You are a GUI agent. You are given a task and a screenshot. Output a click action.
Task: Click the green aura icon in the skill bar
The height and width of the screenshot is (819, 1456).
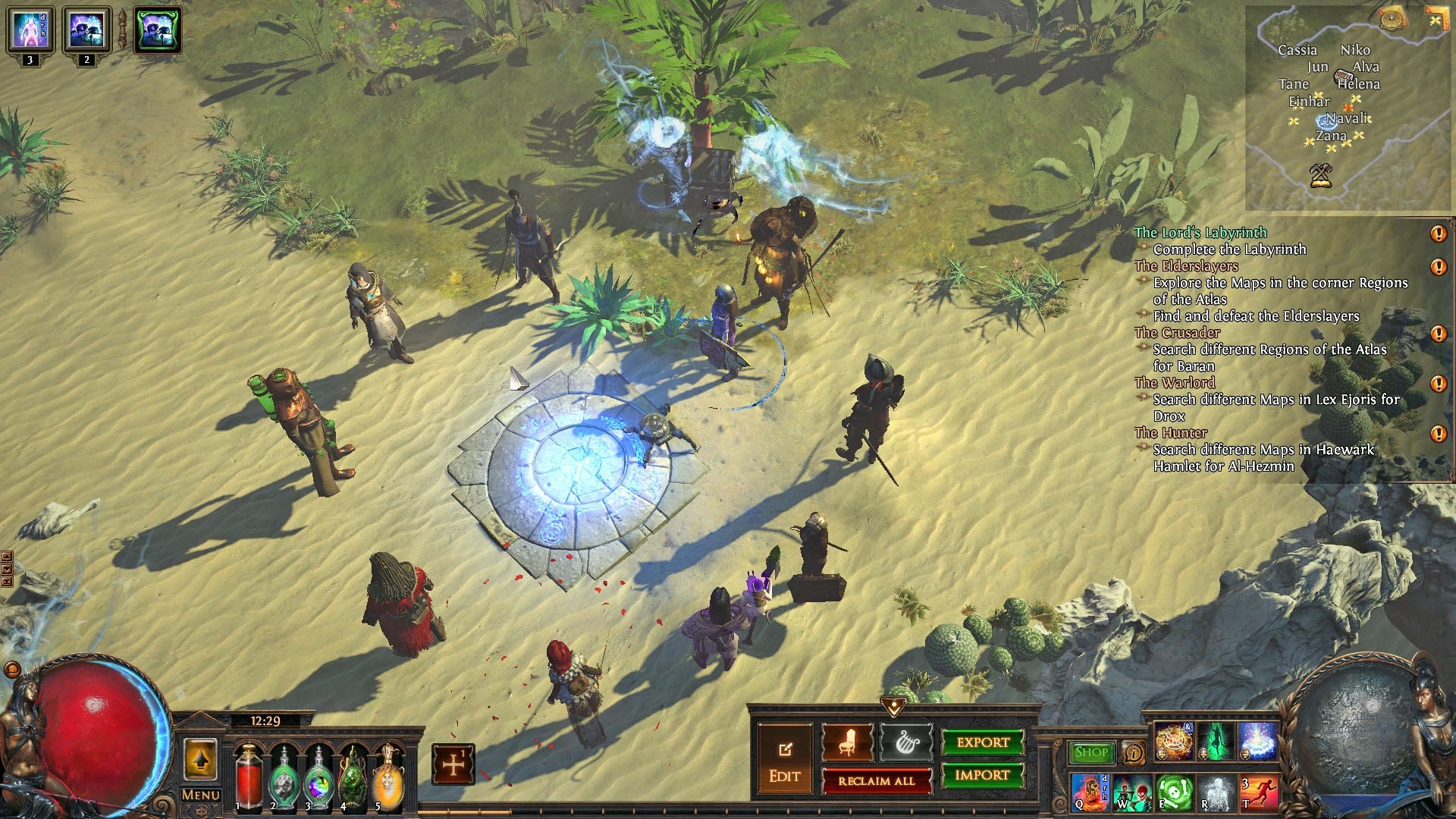coord(1217,742)
